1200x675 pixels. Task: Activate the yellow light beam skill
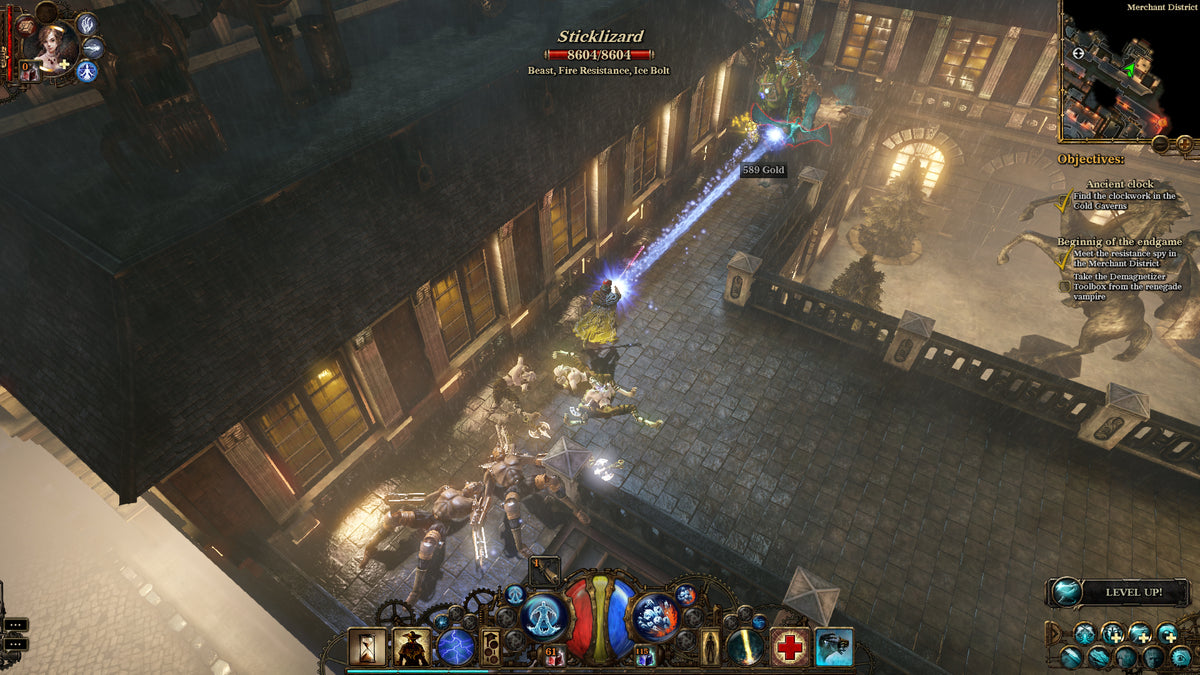pyautogui.click(x=744, y=647)
